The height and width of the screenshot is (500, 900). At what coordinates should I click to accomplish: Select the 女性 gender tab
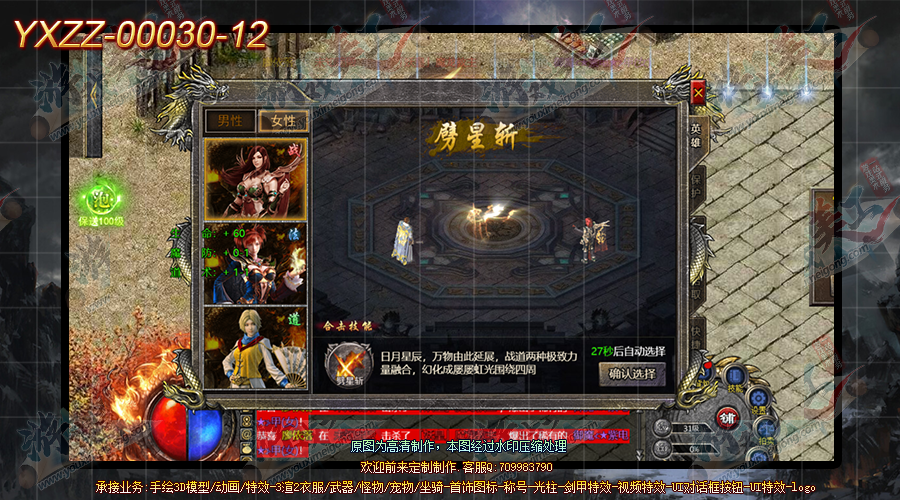click(283, 121)
